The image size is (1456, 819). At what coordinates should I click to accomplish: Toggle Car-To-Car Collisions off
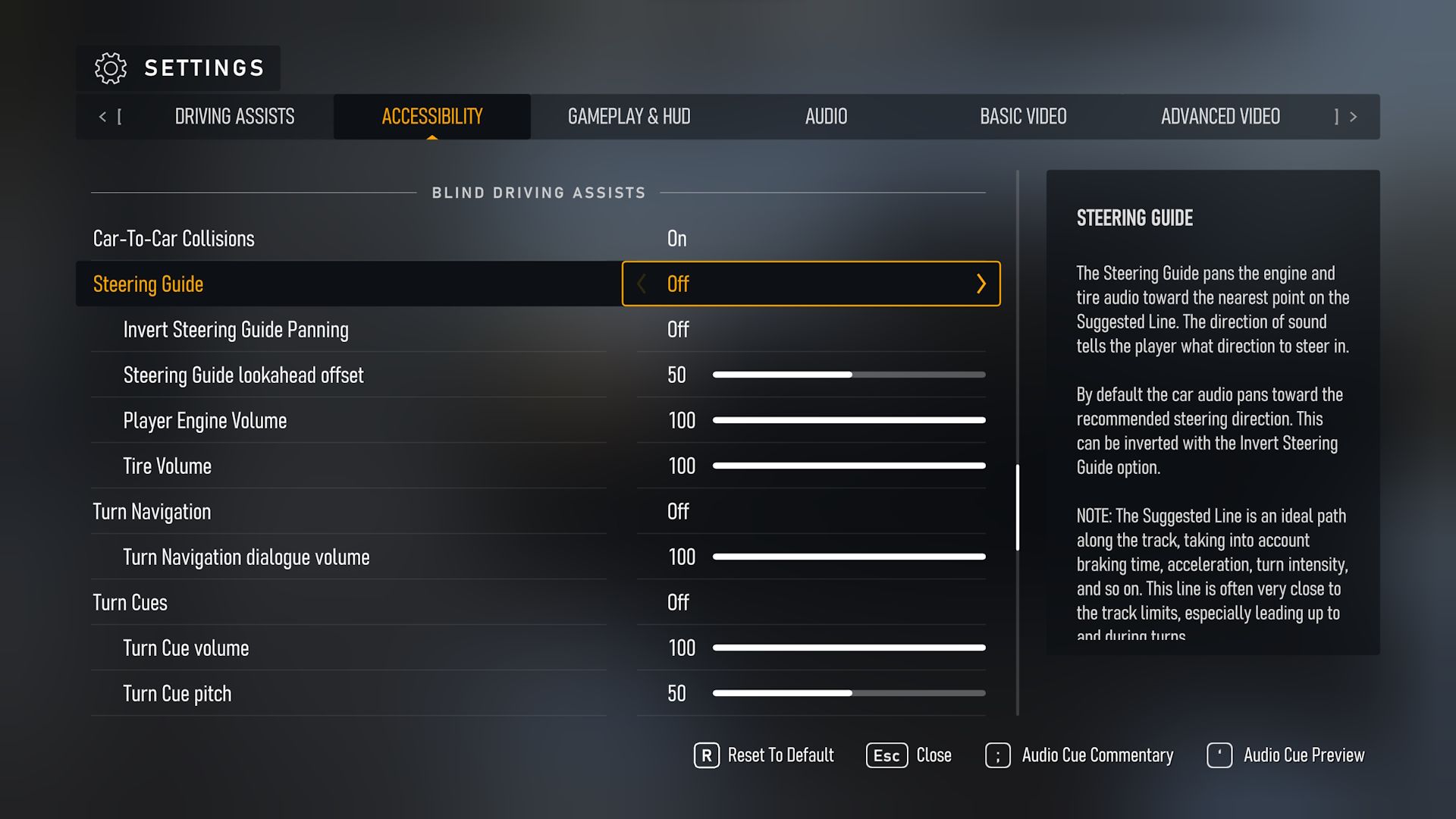click(676, 238)
